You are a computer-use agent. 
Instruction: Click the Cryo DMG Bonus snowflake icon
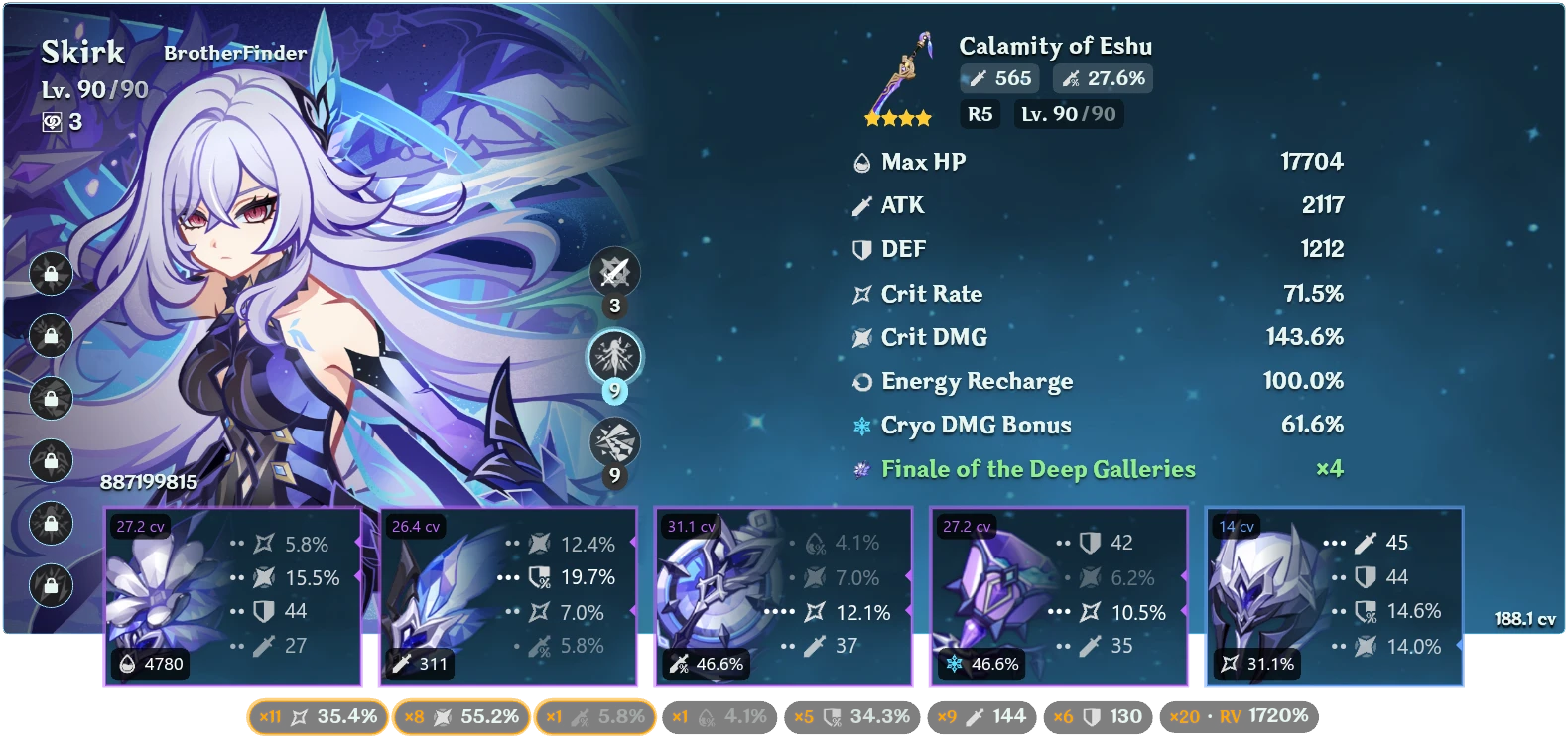861,425
